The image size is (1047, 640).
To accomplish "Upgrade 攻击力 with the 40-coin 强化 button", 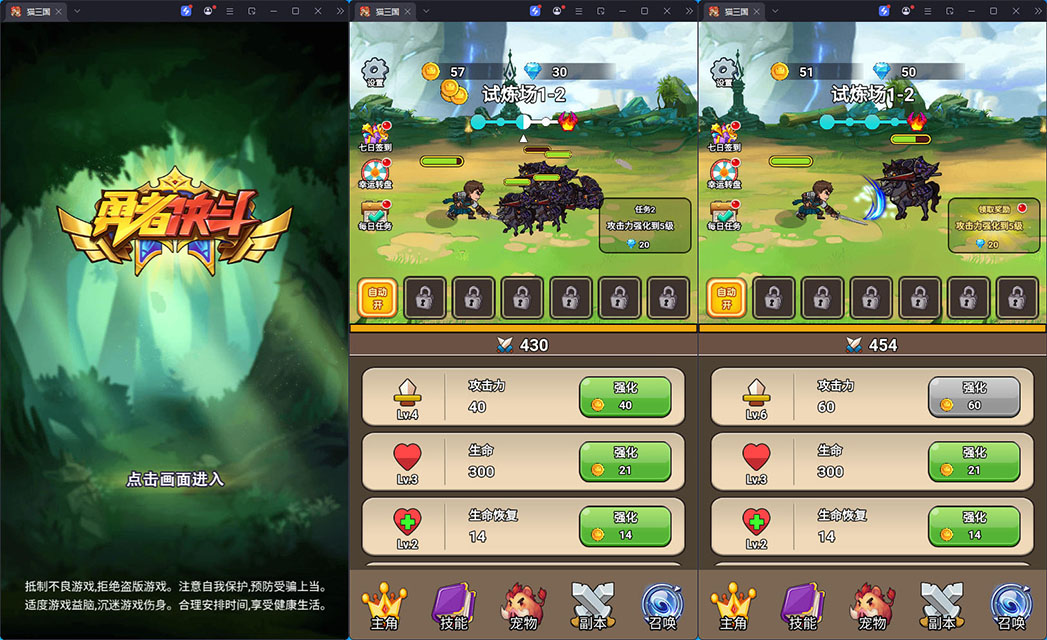I will click(624, 397).
